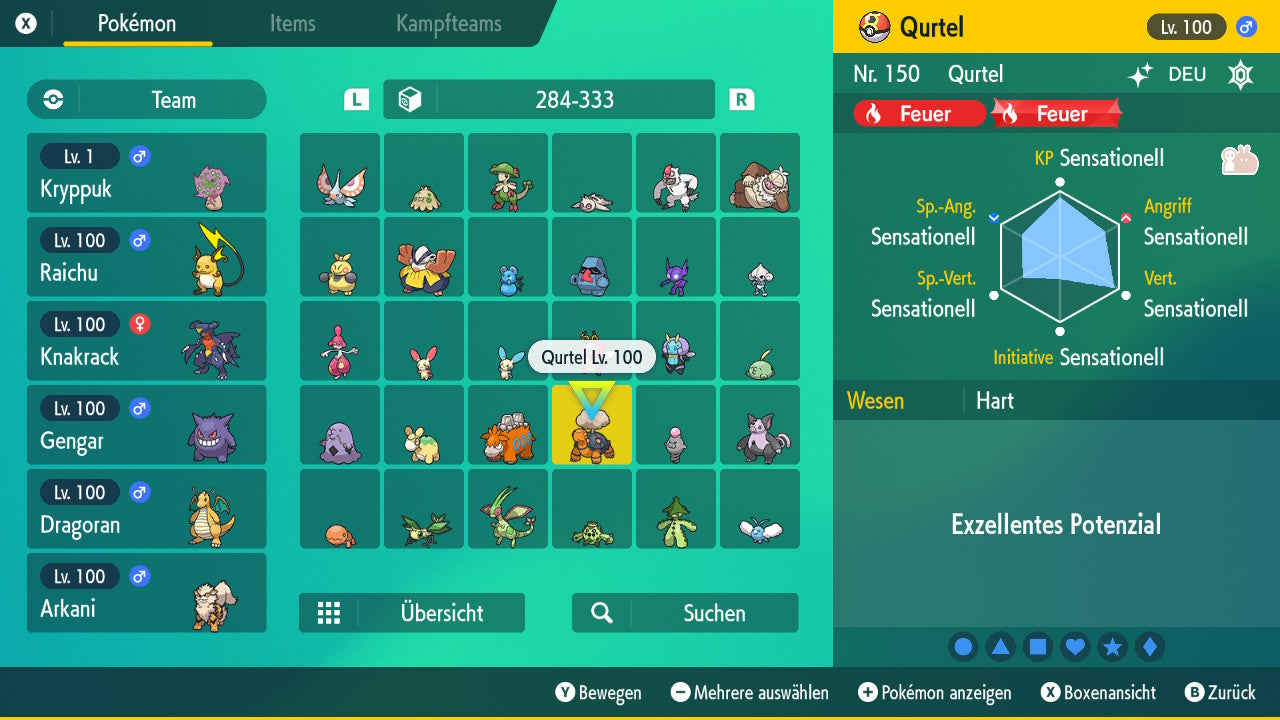Toggle the heart marking for Qurtel
Screen dimensions: 1280x720
pyautogui.click(x=1075, y=646)
